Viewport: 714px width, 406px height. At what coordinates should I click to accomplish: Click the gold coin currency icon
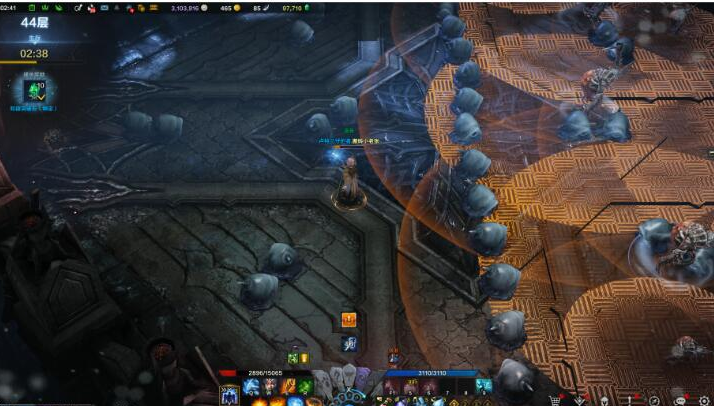[x=238, y=7]
